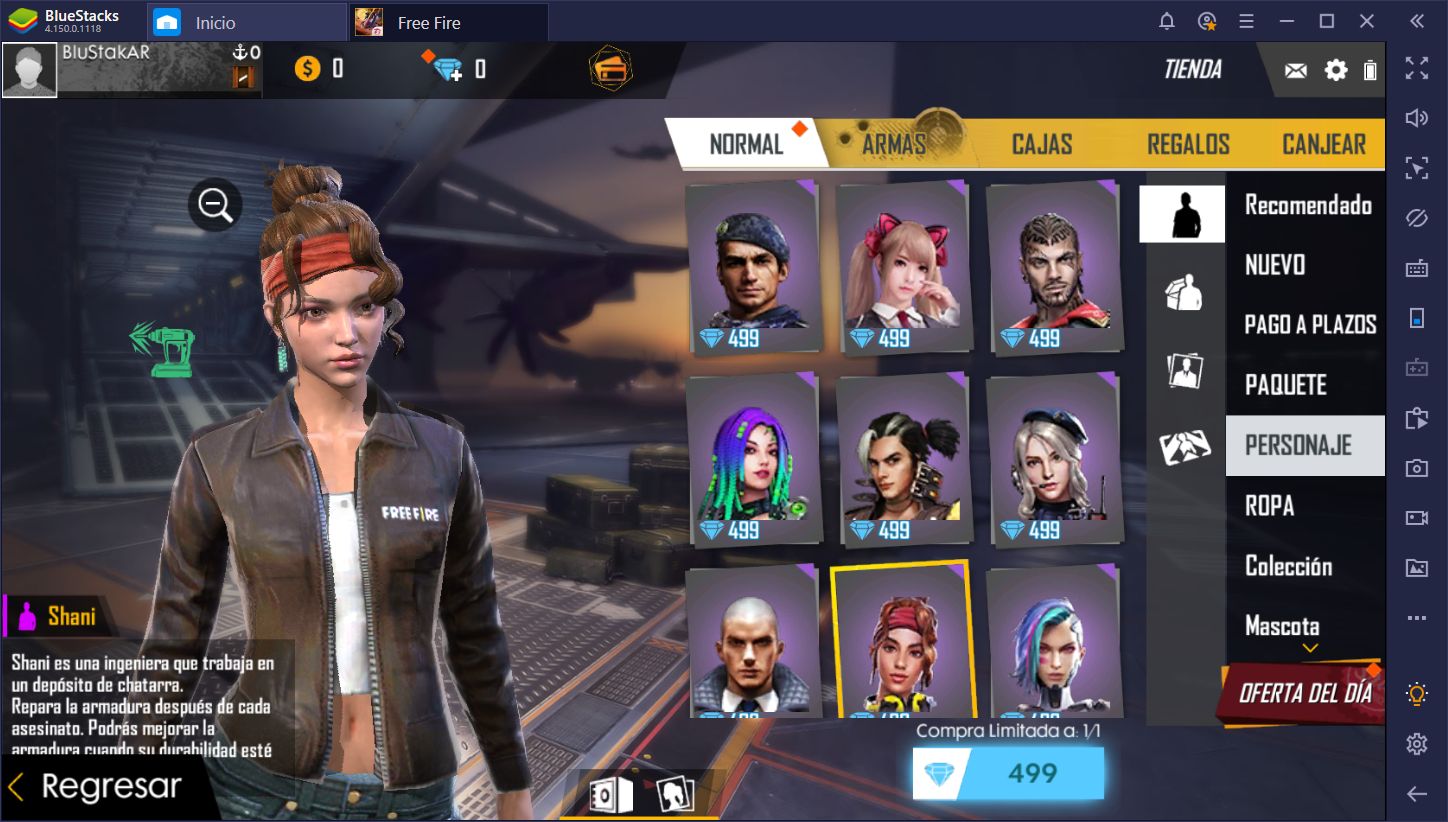Open the NUEVO shop category
The image size is (1448, 822).
(x=1275, y=265)
